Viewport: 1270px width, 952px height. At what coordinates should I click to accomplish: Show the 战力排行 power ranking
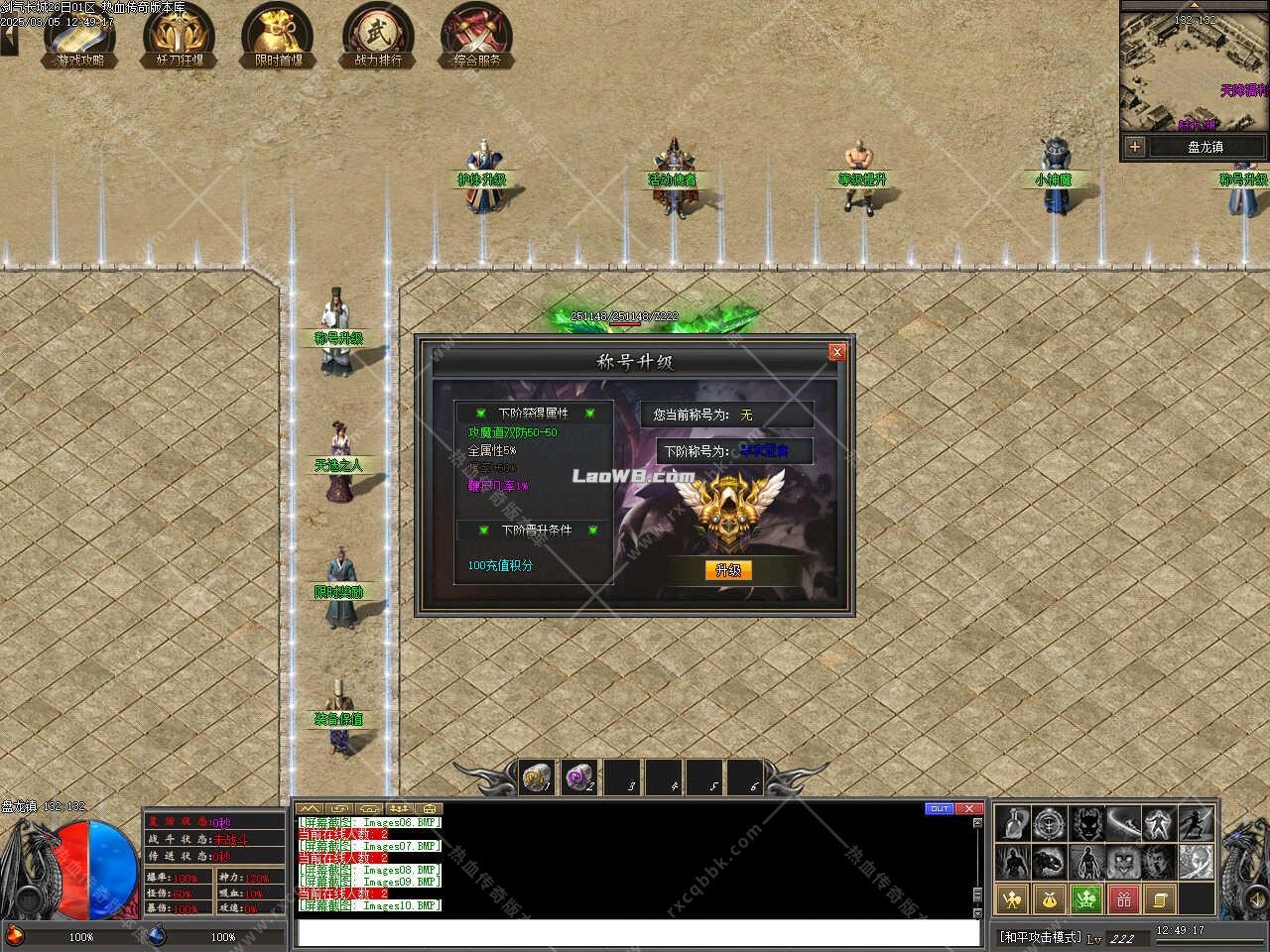[378, 36]
